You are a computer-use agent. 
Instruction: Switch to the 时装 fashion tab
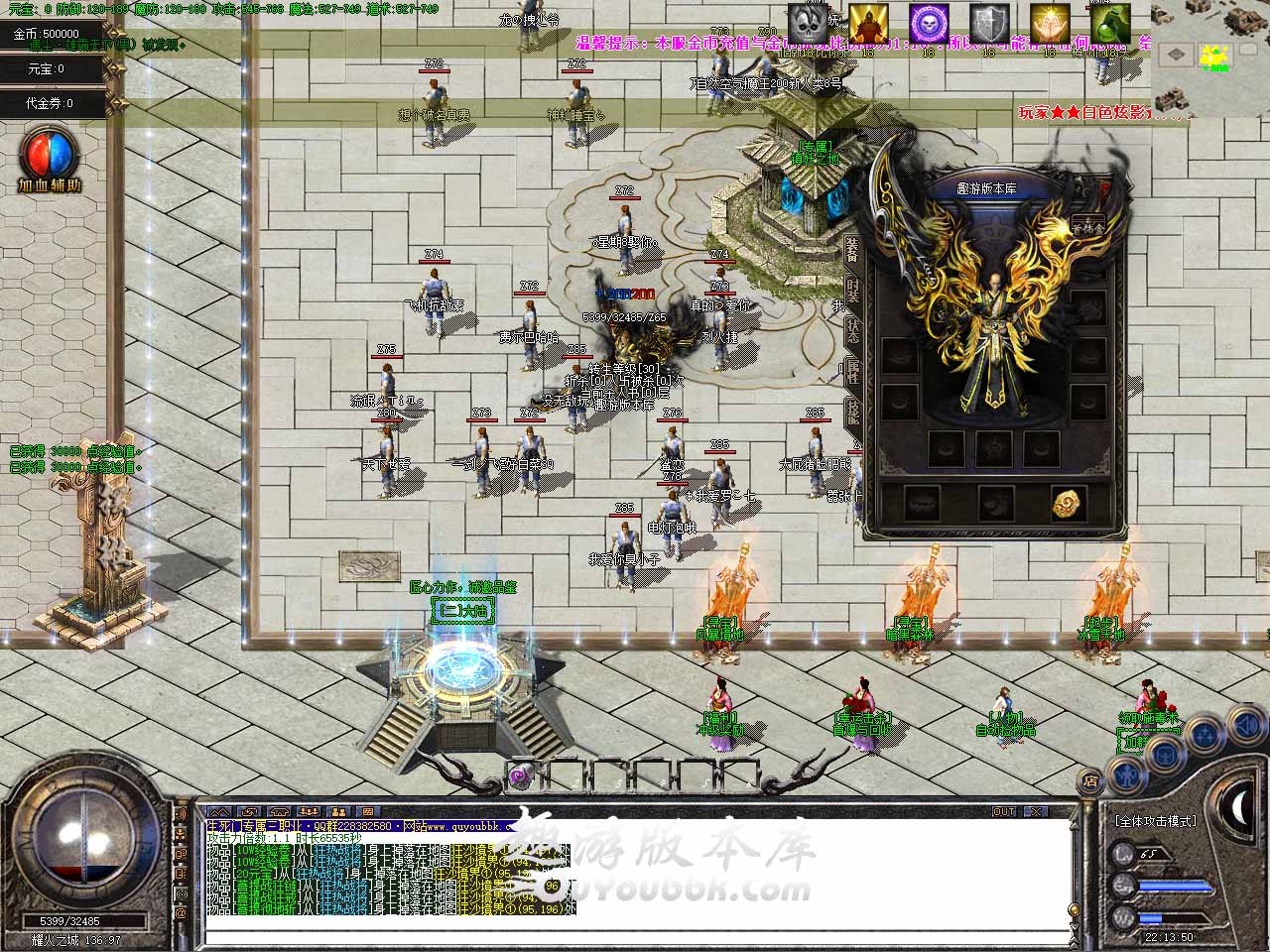pos(852,291)
